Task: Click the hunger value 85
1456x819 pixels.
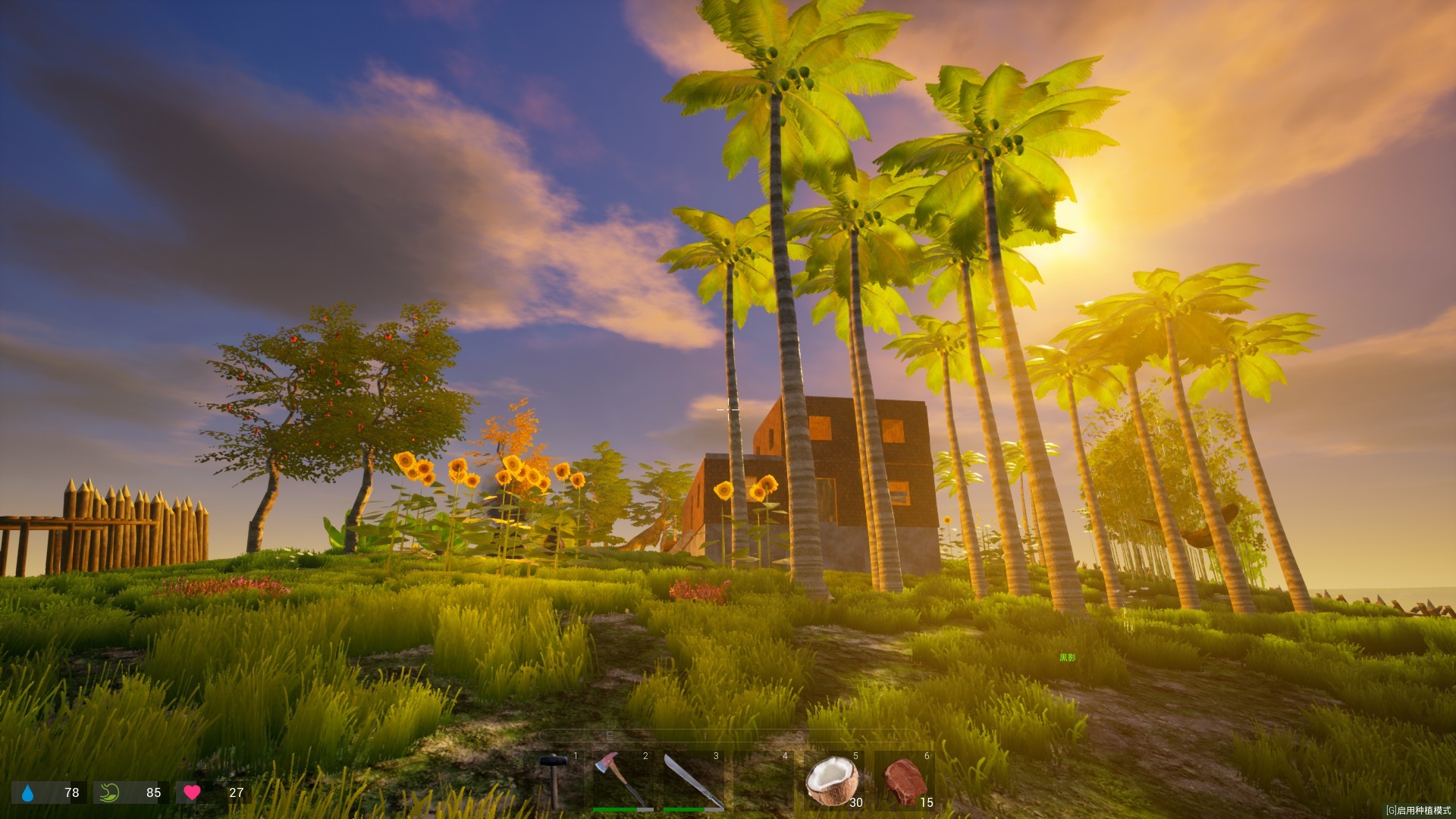Action: [x=153, y=794]
